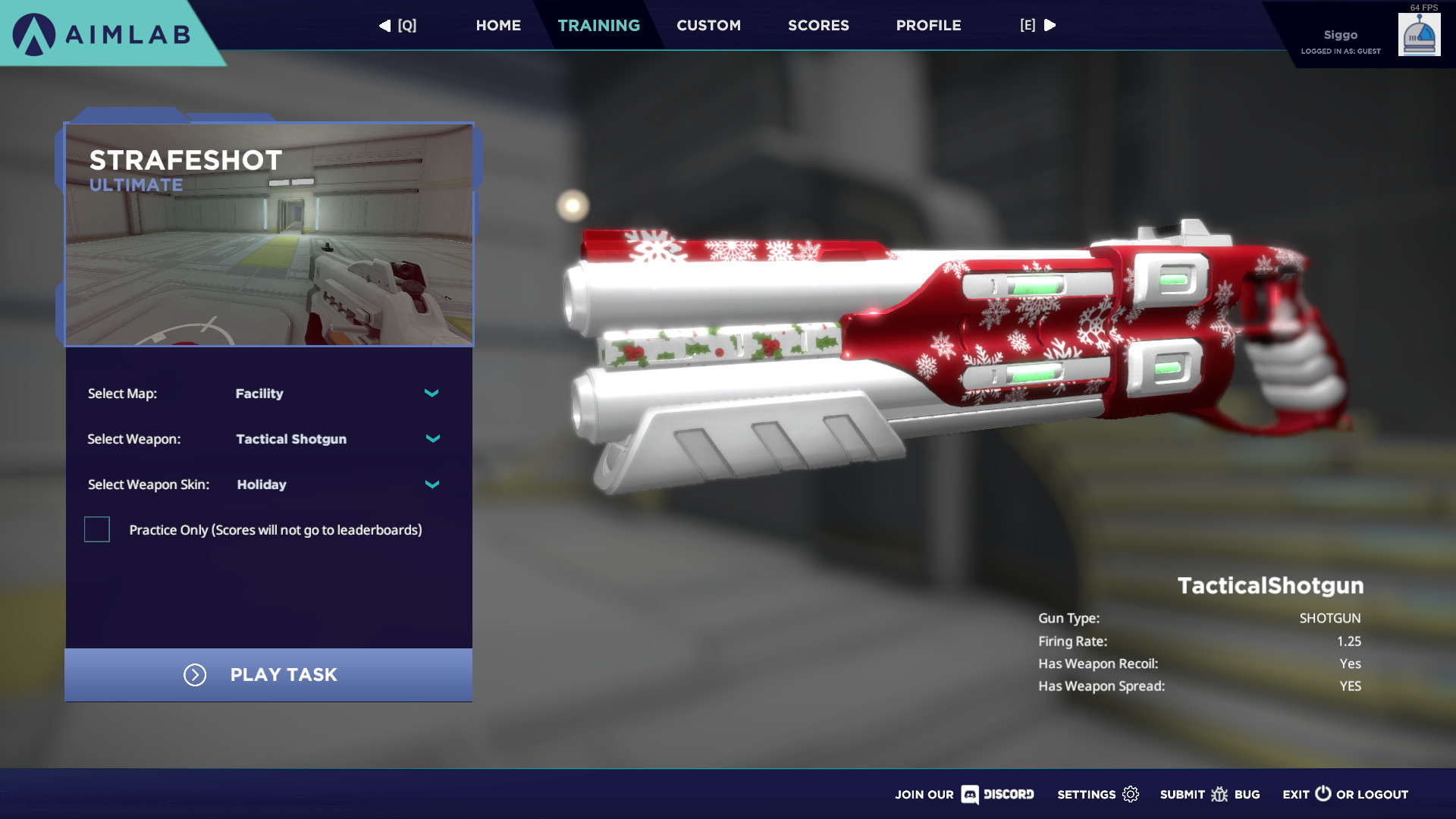Click the bug report icon next to Submit

click(1220, 795)
